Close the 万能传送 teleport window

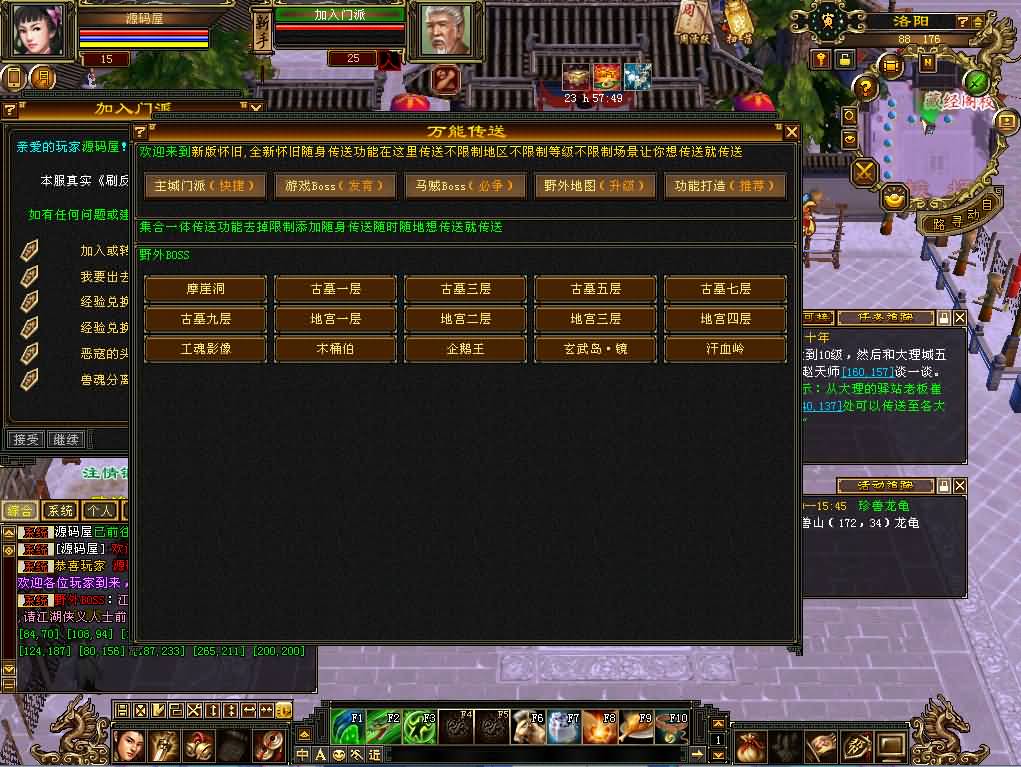point(791,132)
